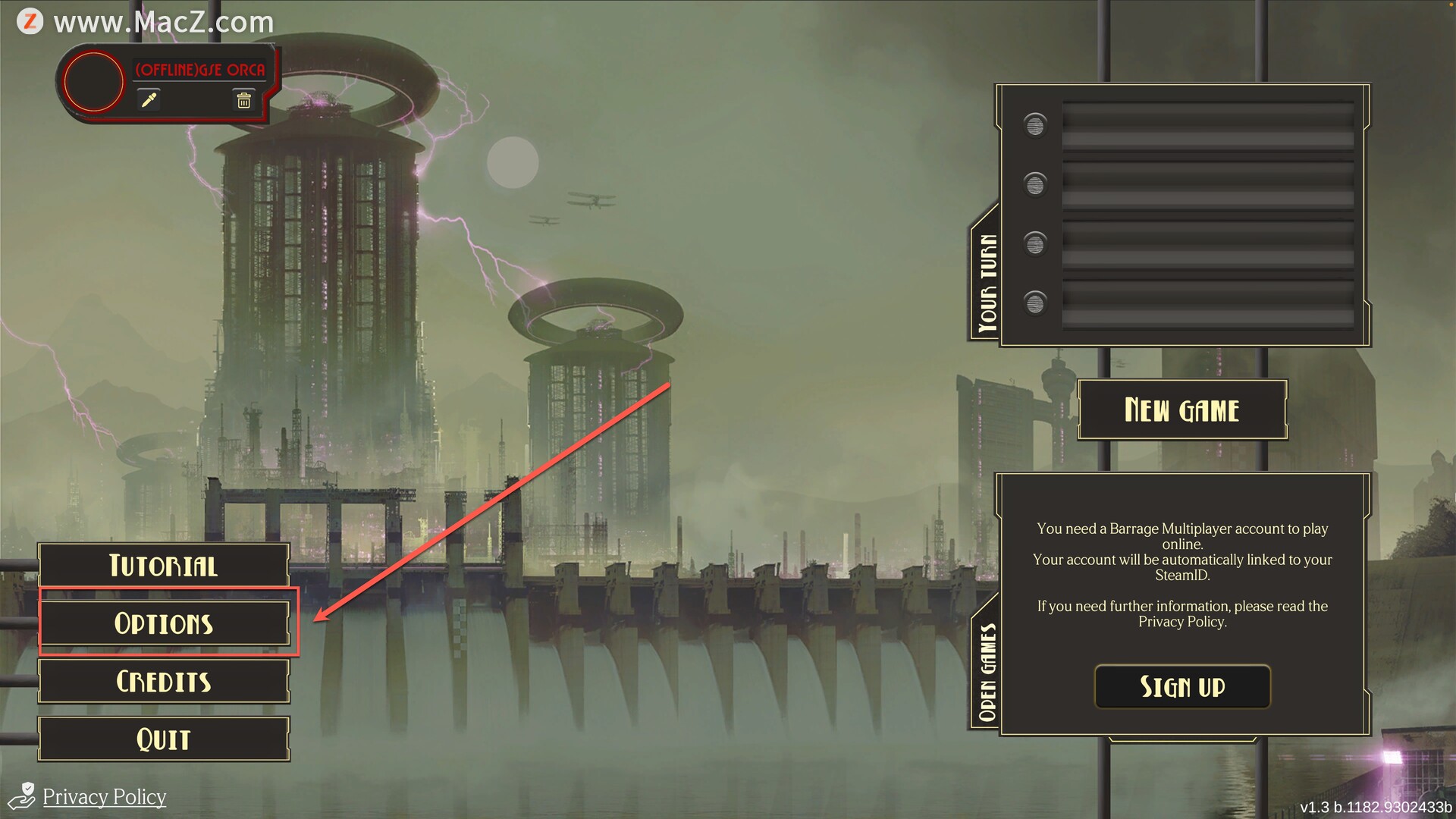
Task: Open the Tutorial from the main menu
Action: point(164,566)
